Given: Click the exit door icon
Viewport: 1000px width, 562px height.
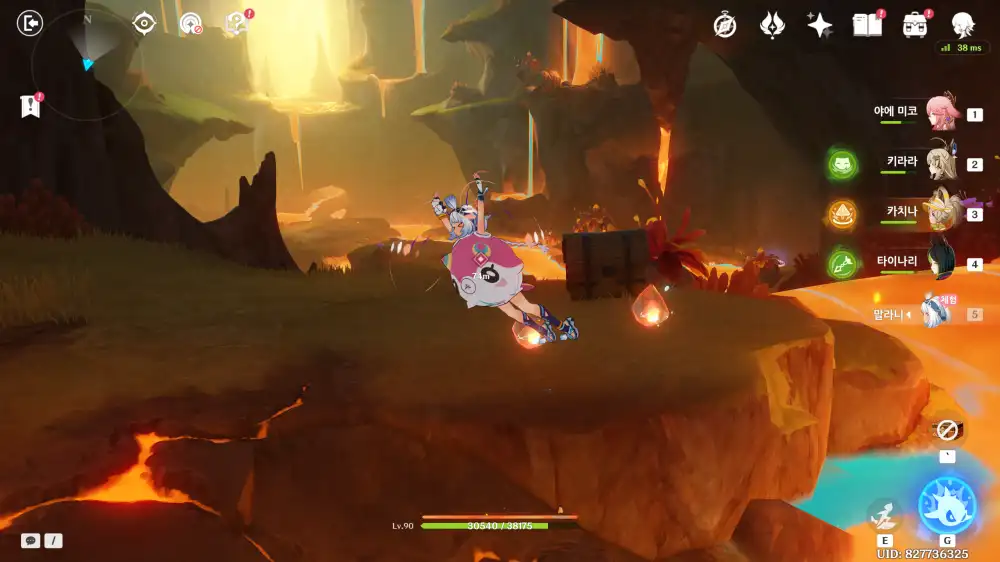Looking at the screenshot, I should tap(31, 22).
